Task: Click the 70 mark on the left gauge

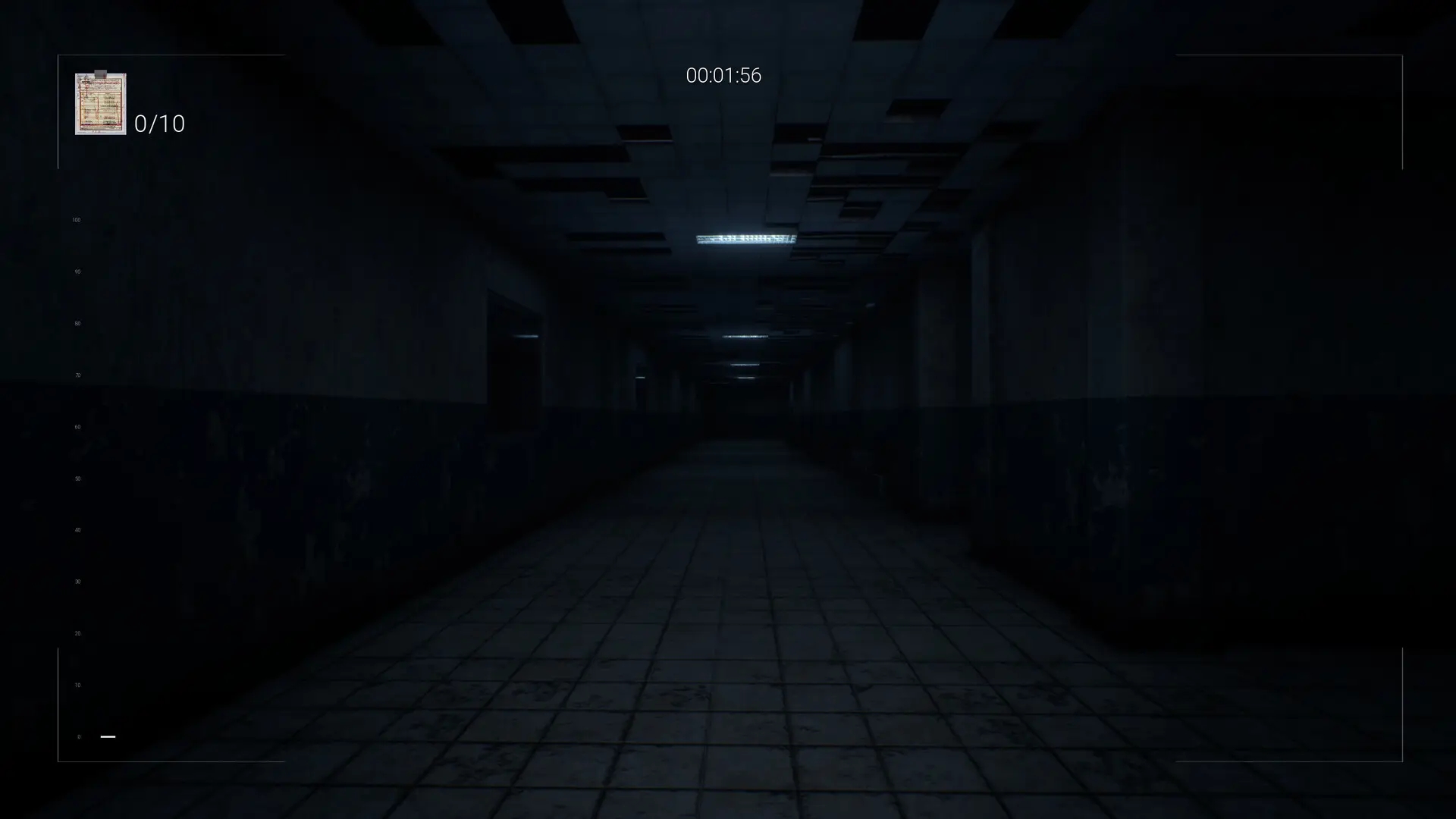Action: point(76,374)
